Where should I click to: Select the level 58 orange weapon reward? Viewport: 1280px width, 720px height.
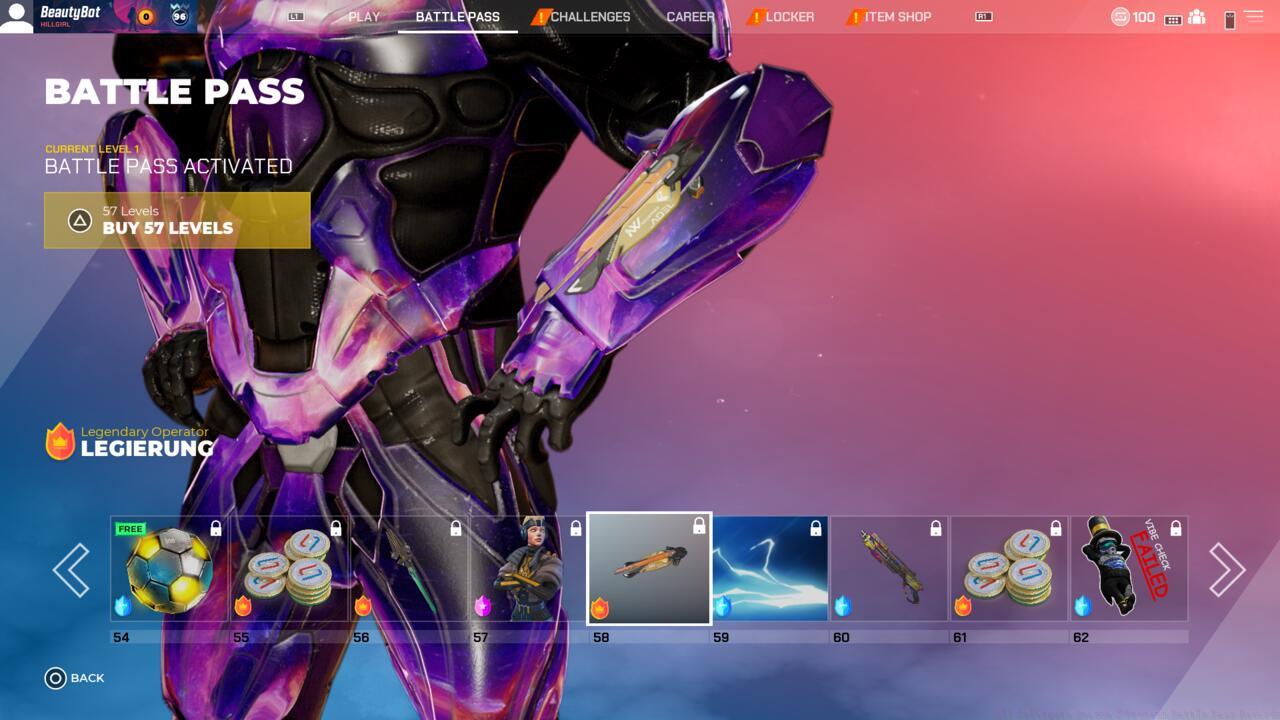click(x=649, y=568)
